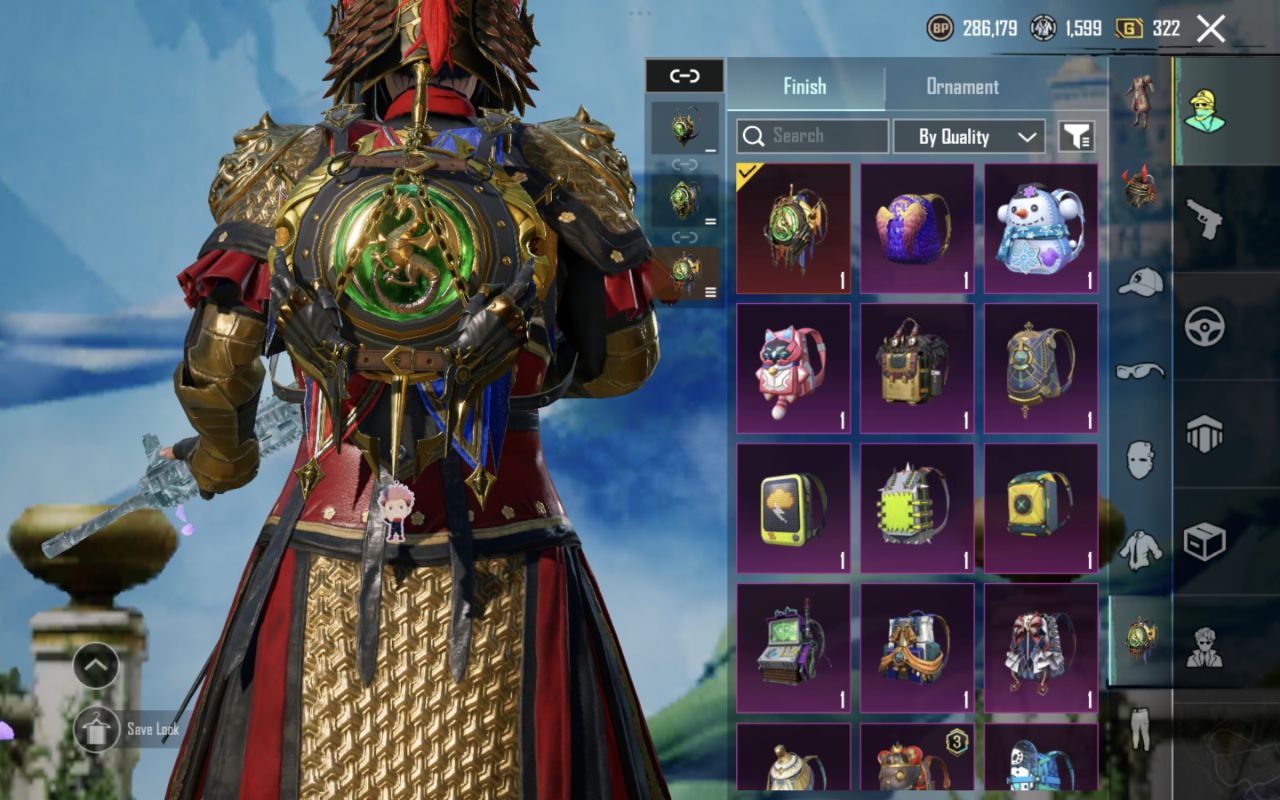The height and width of the screenshot is (800, 1280).
Task: Choose the arcade machine backpack
Action: click(793, 649)
